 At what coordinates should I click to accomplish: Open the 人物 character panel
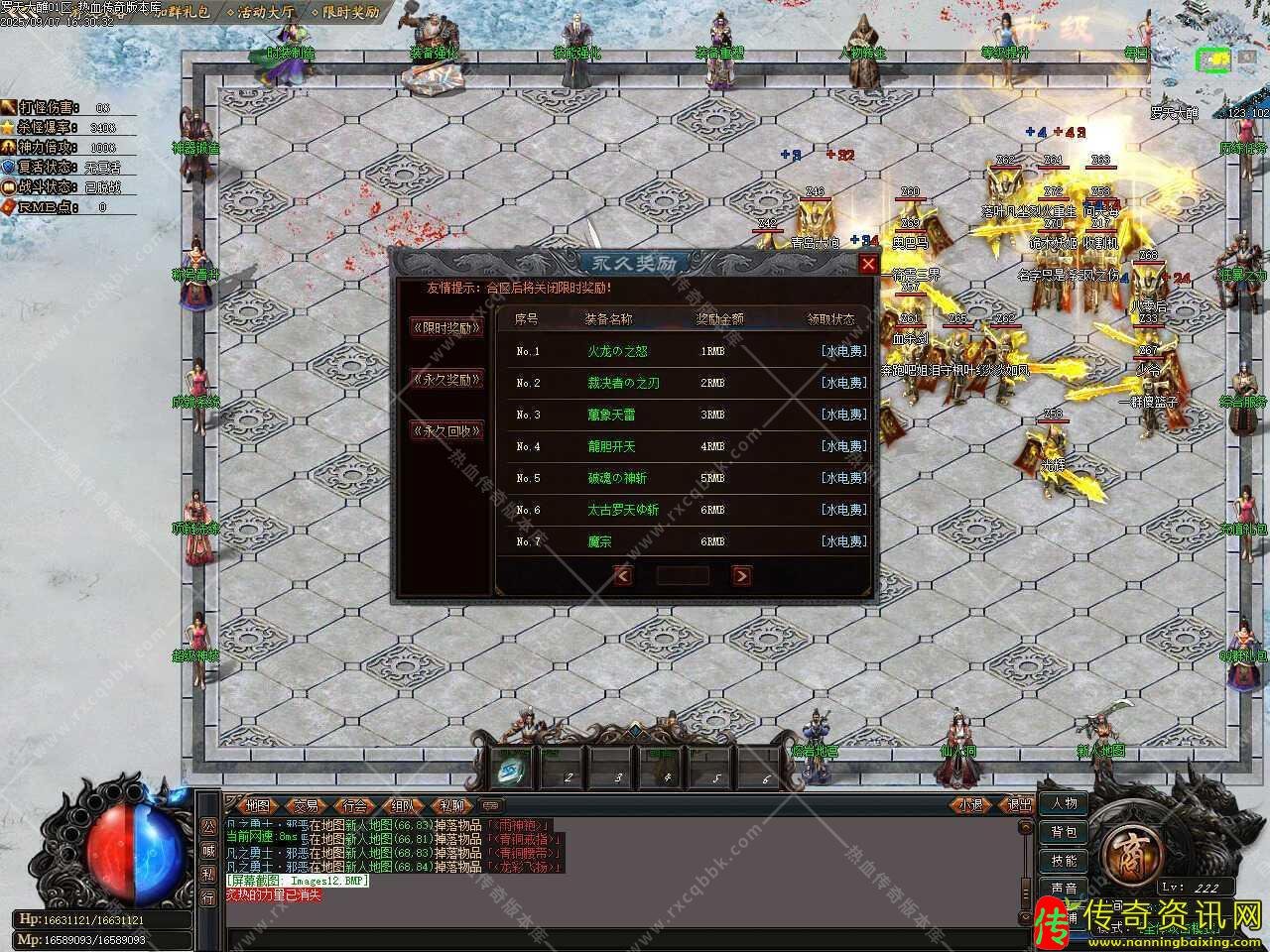point(1064,804)
